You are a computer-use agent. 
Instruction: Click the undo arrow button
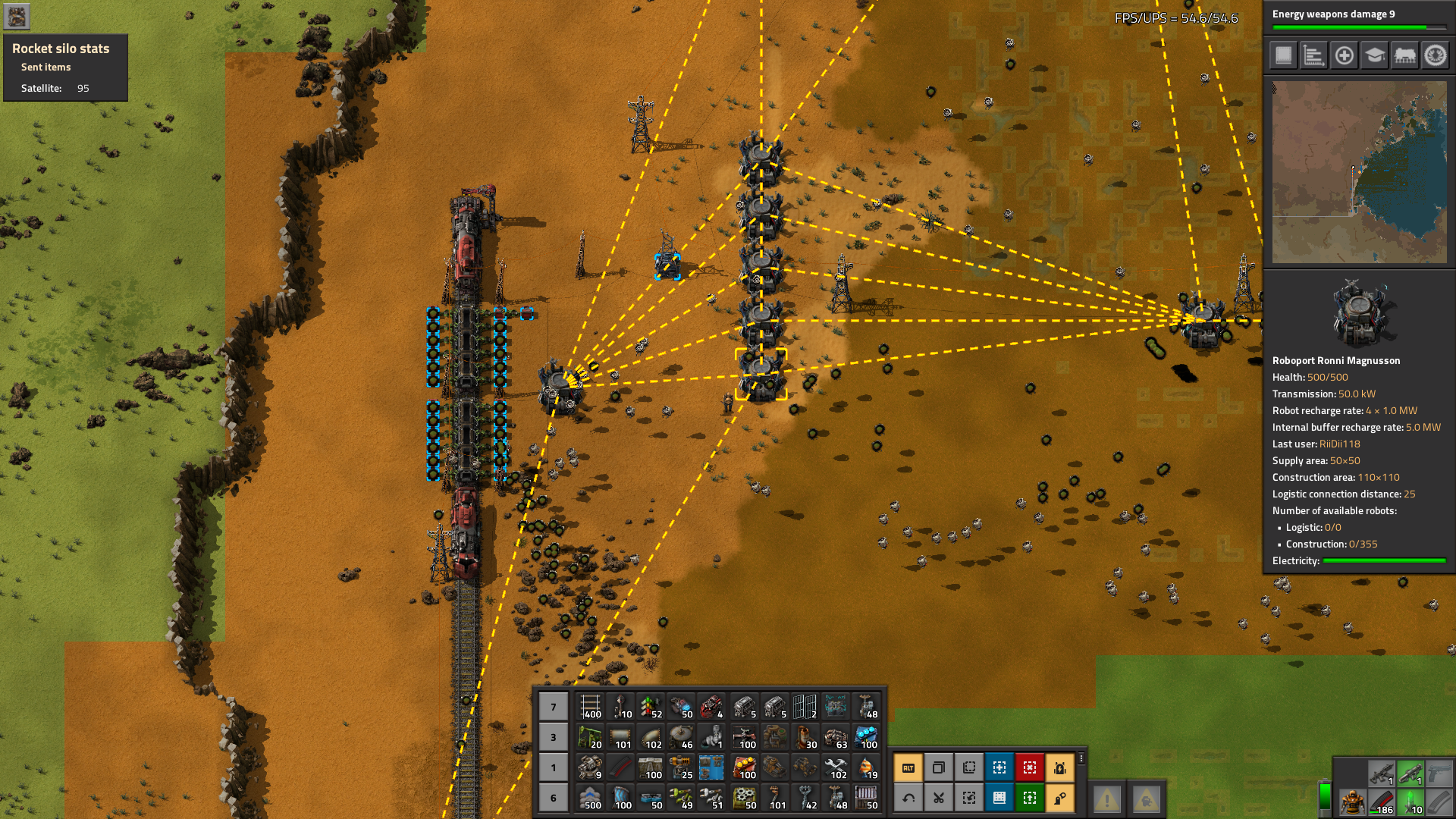pyautogui.click(x=908, y=798)
